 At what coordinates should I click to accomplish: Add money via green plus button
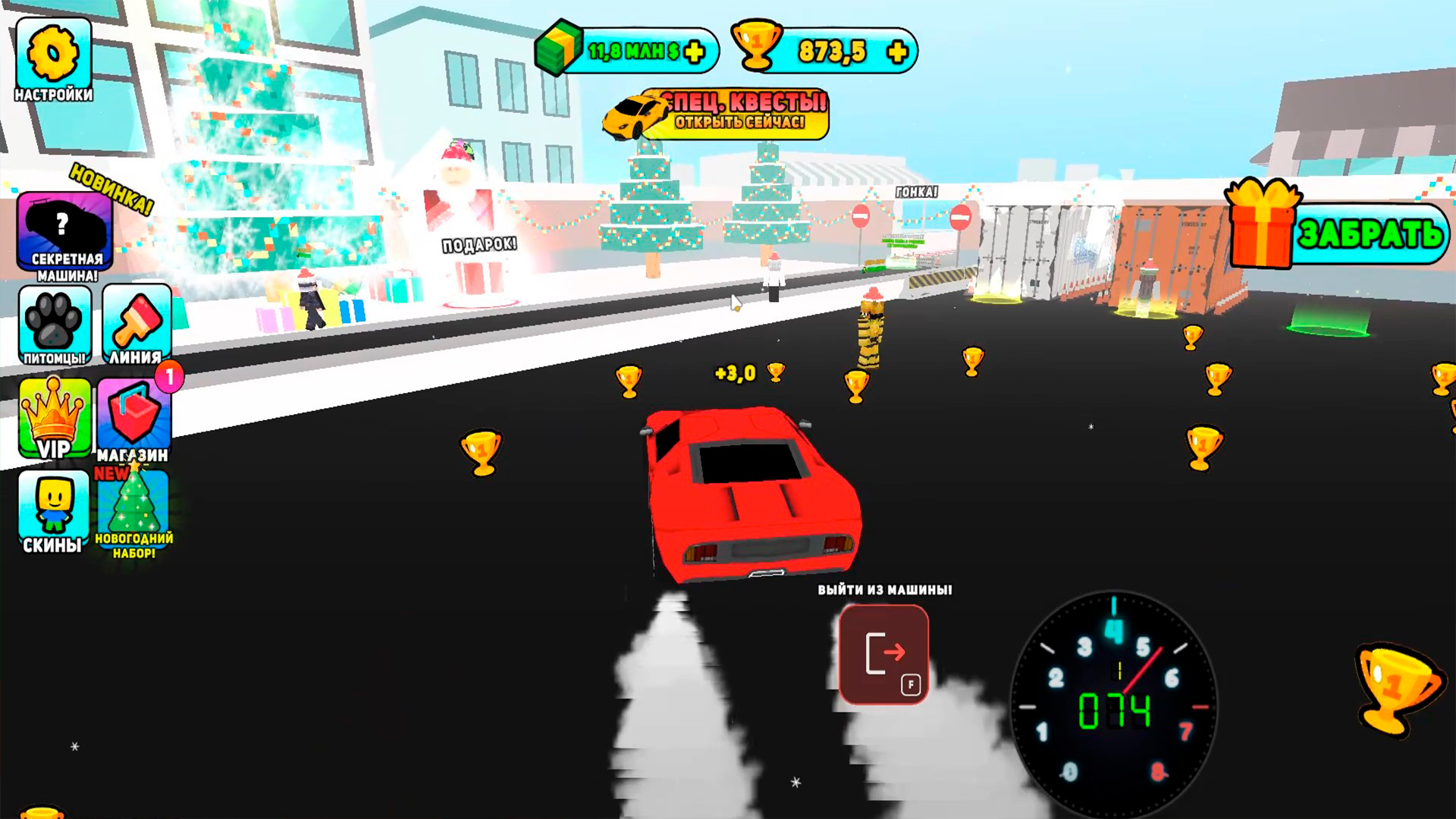[692, 52]
